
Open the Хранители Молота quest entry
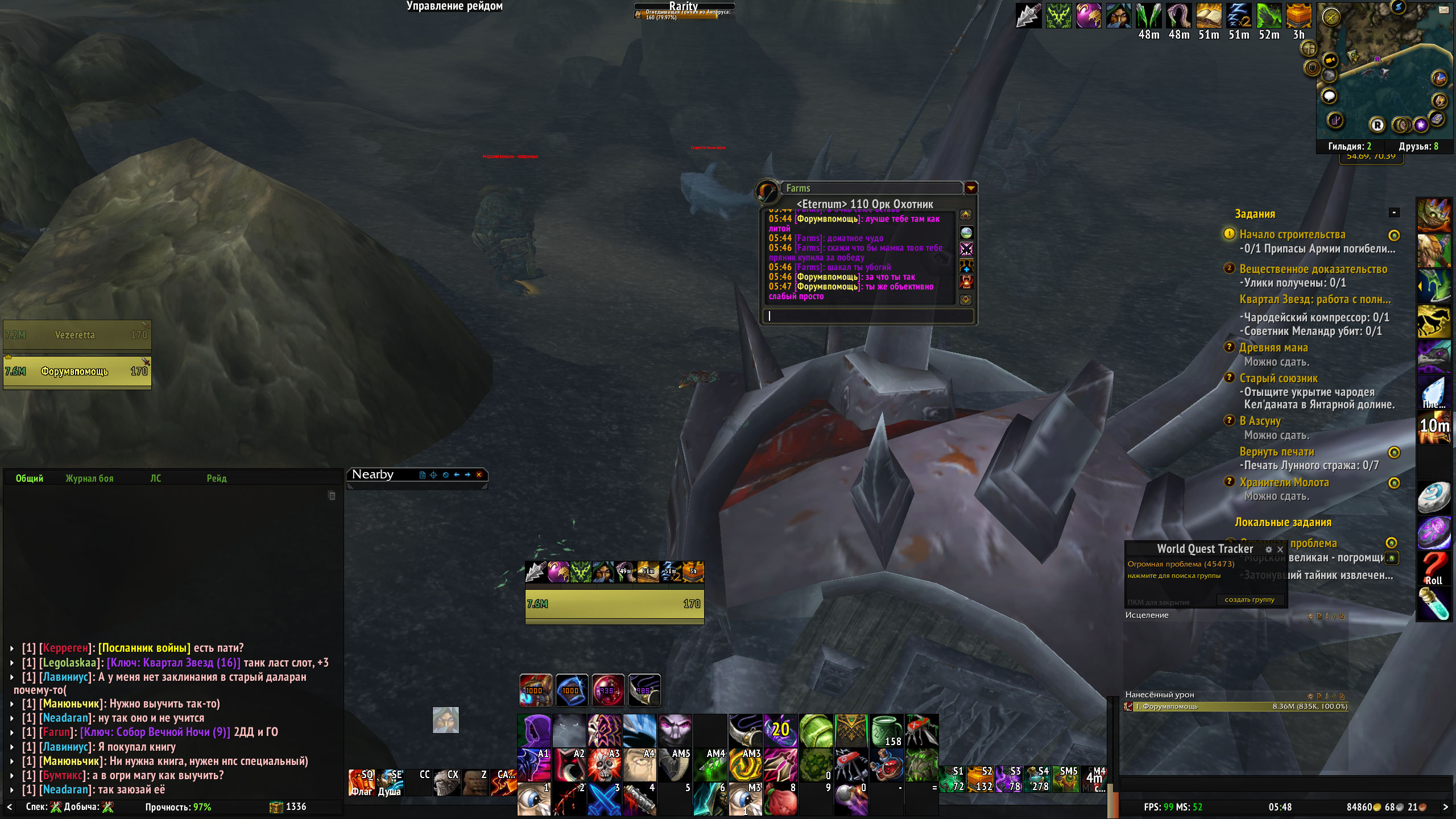(1284, 482)
